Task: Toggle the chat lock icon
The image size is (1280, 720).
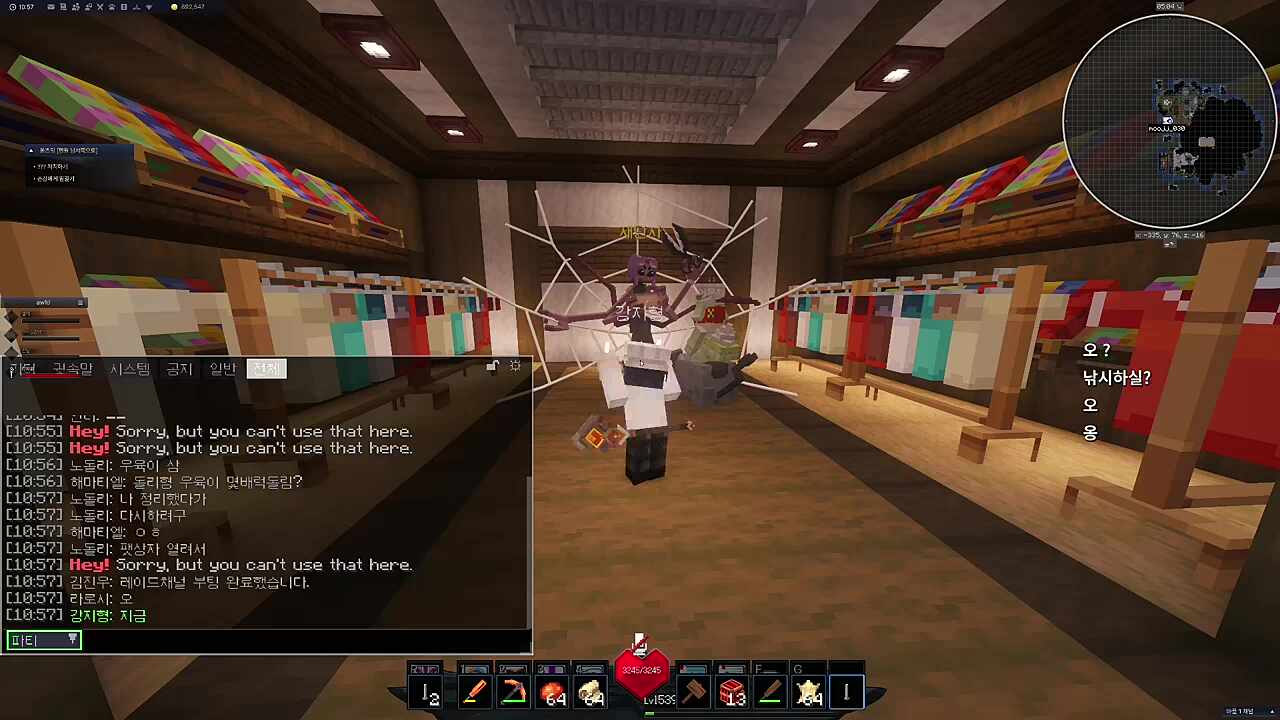Action: [492, 367]
